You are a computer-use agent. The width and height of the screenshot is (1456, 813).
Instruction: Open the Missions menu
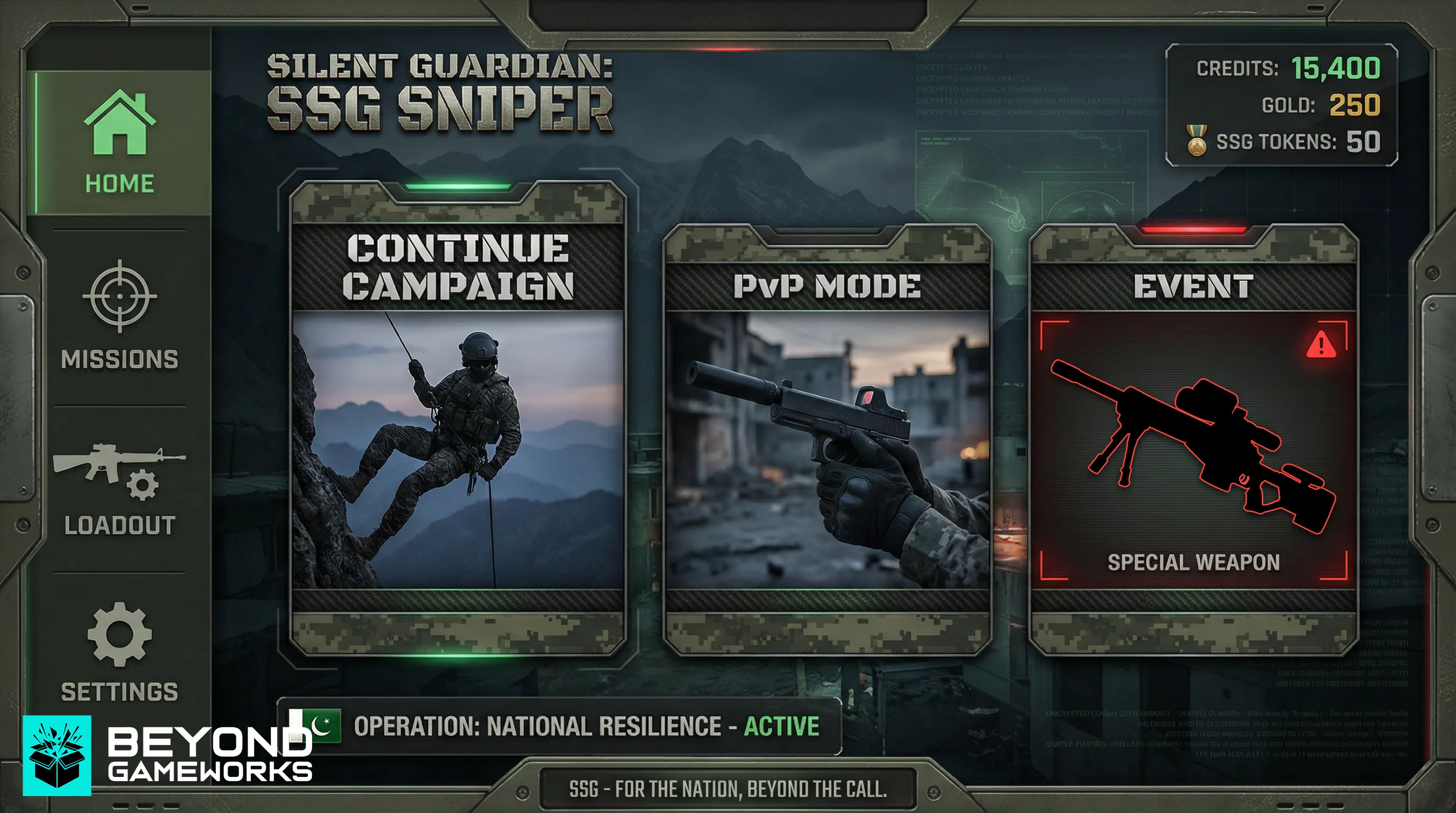click(x=120, y=315)
